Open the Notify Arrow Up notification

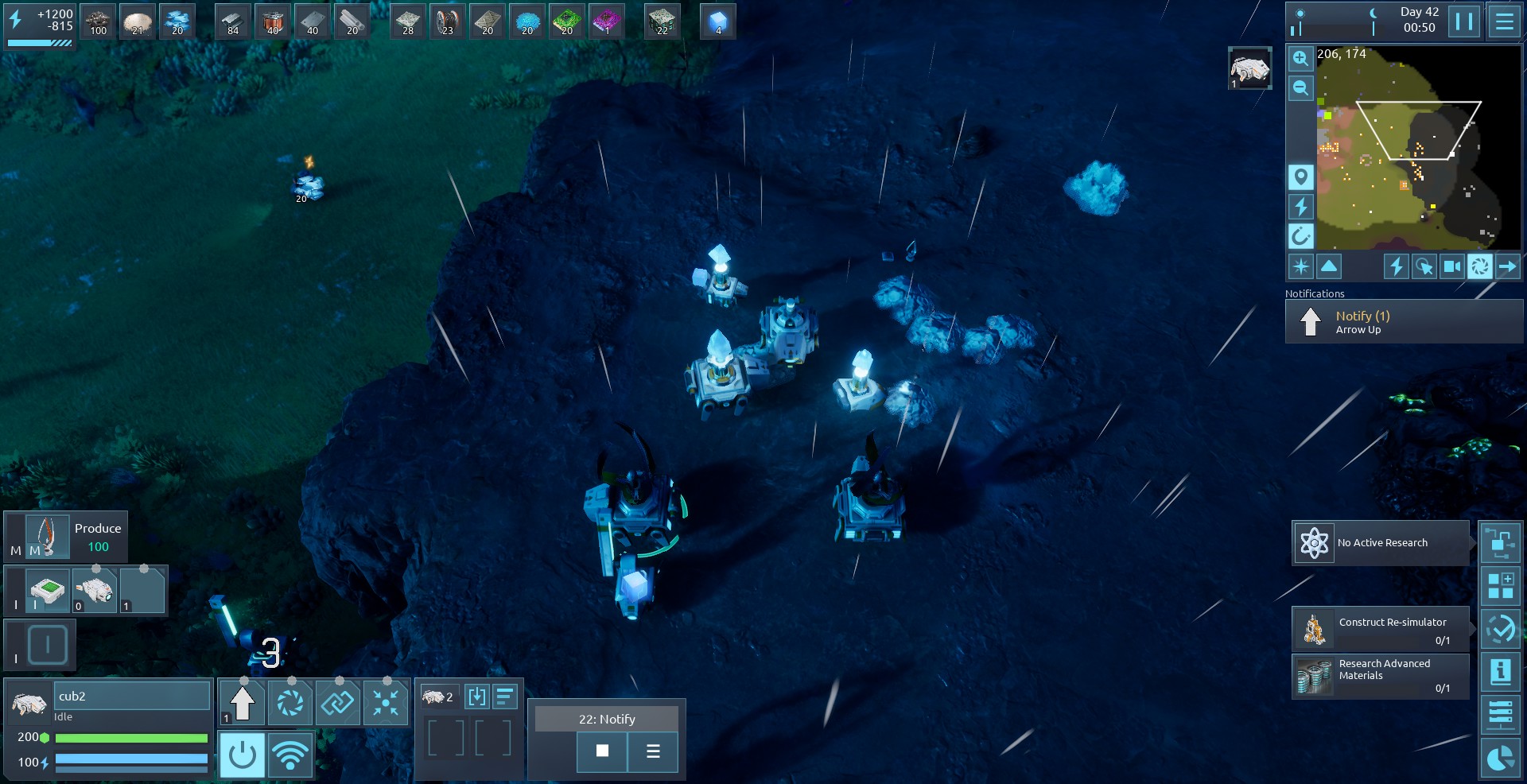coord(1404,322)
